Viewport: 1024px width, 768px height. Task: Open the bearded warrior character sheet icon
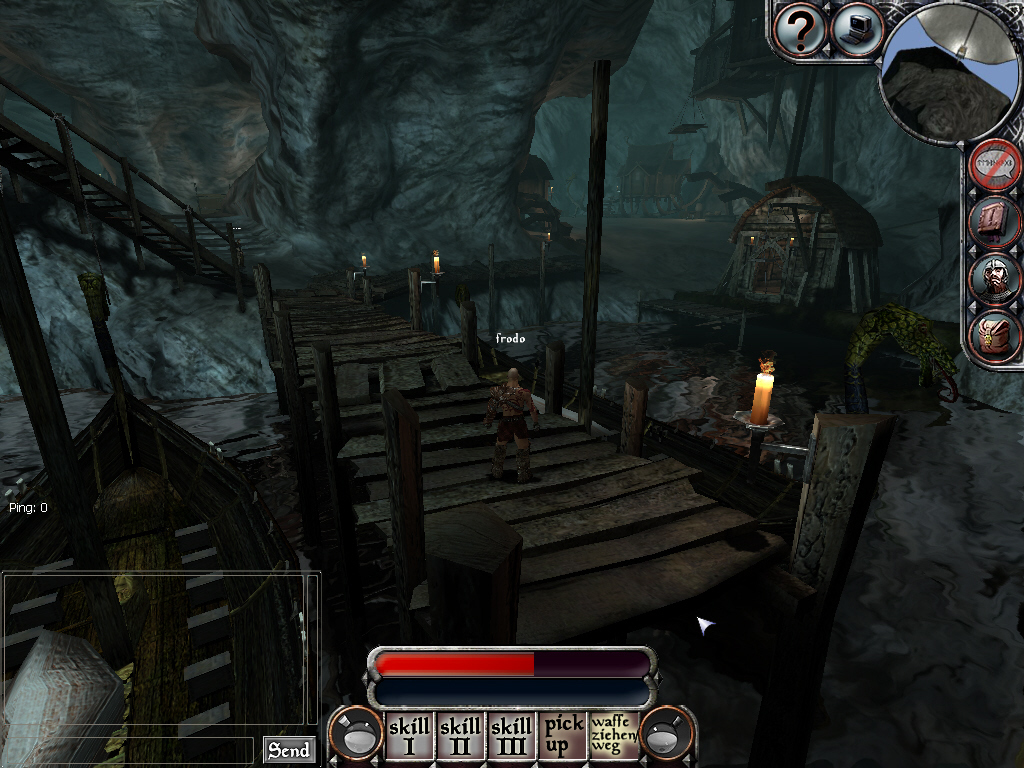pyautogui.click(x=995, y=279)
